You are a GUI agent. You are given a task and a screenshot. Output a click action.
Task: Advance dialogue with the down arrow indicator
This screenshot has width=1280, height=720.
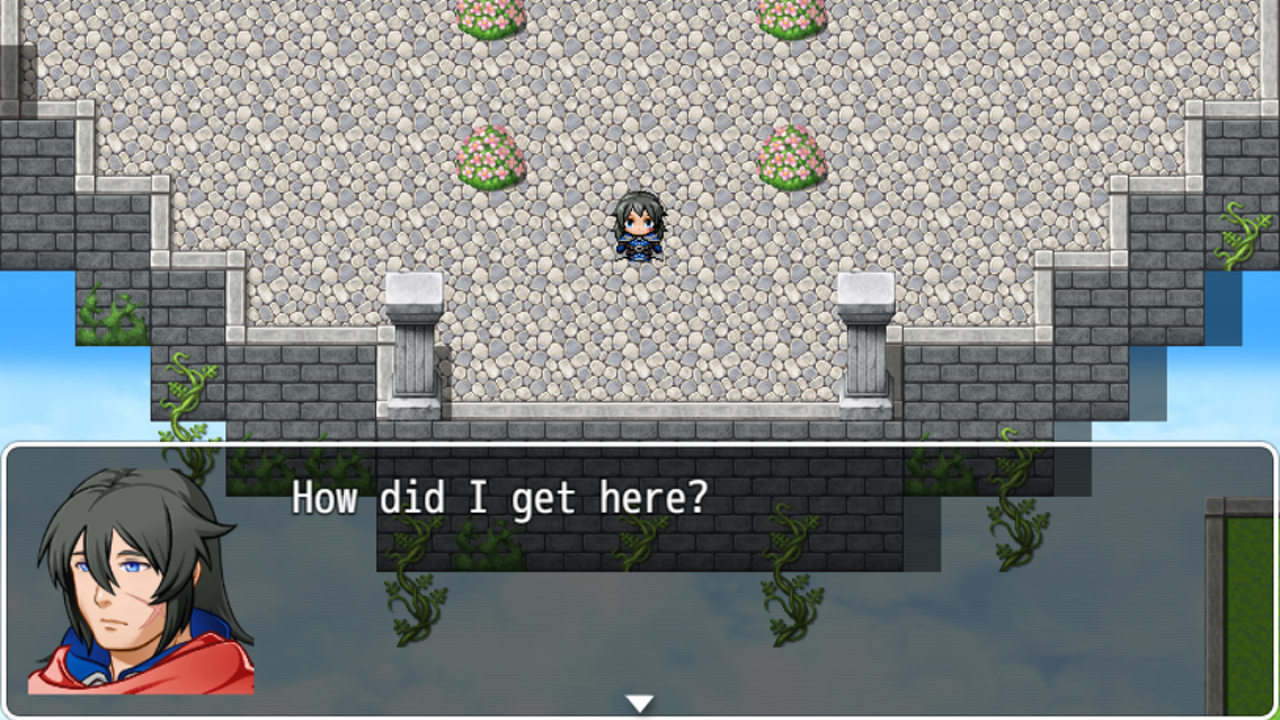[x=639, y=702]
